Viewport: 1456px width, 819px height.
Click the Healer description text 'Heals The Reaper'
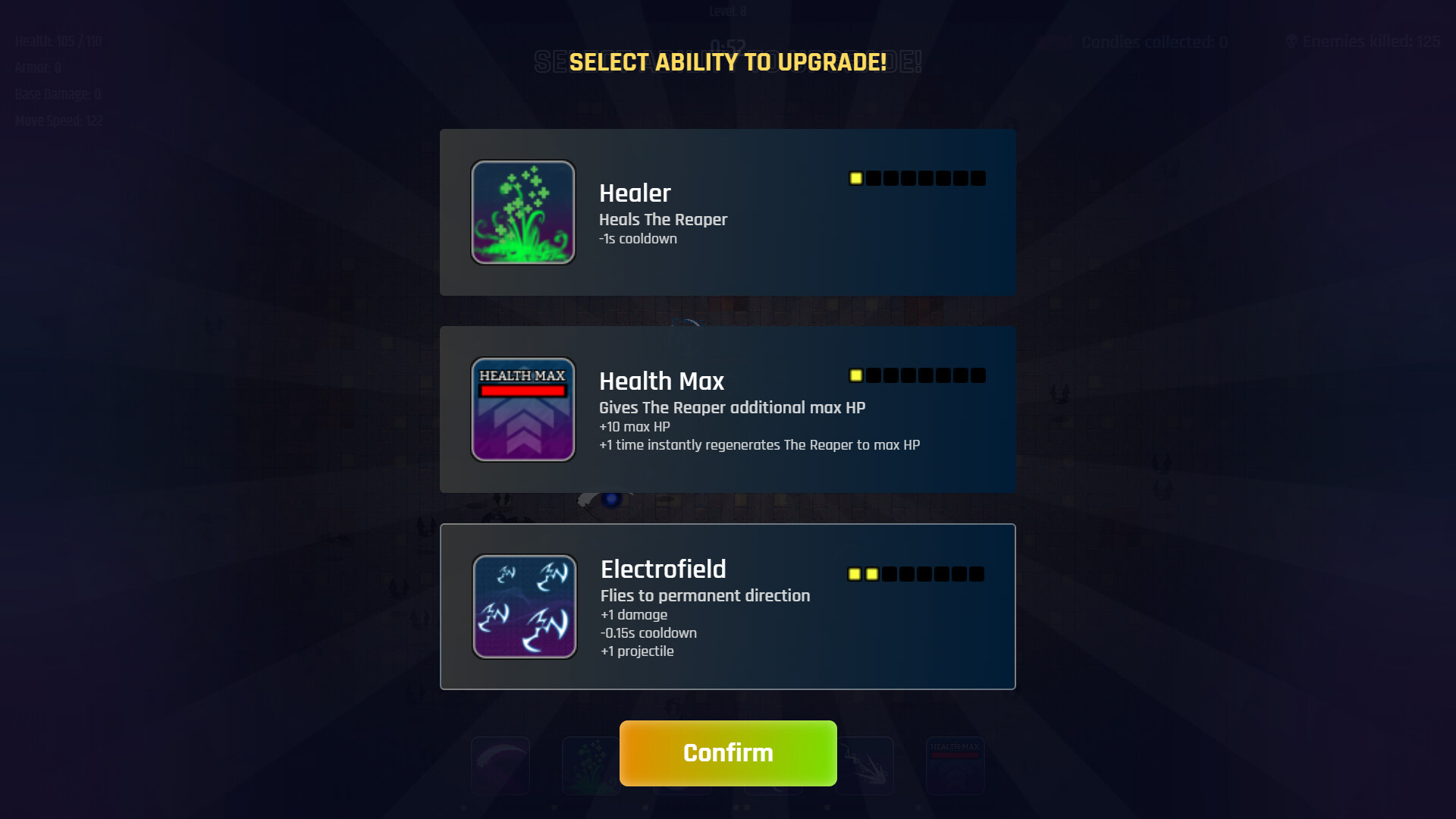[x=662, y=220]
